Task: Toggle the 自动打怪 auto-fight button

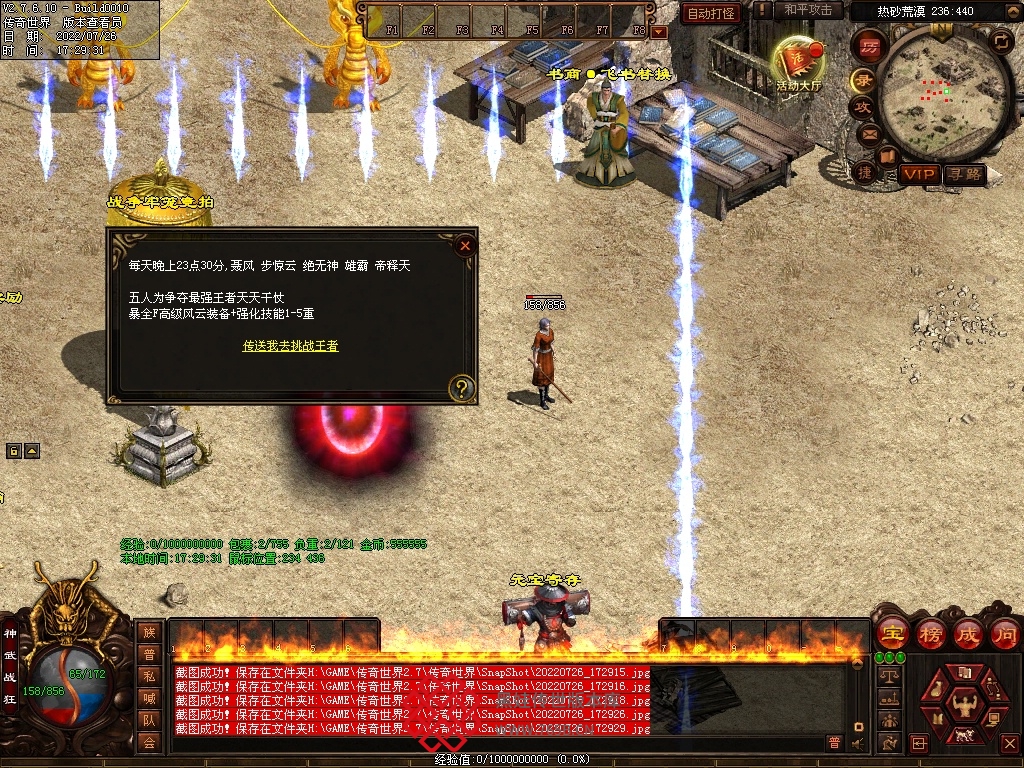Action: [712, 14]
